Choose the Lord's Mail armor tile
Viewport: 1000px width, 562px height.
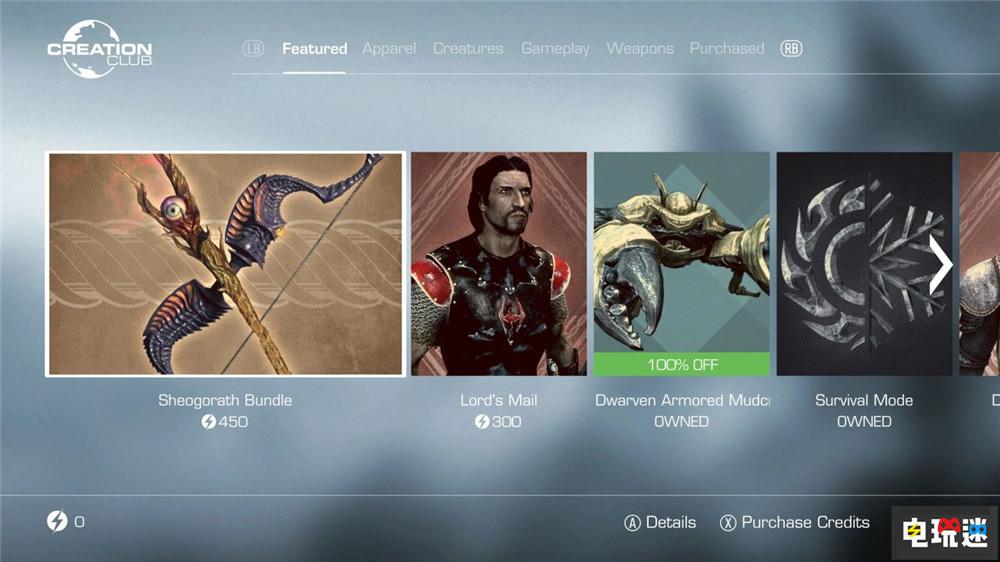(x=499, y=264)
